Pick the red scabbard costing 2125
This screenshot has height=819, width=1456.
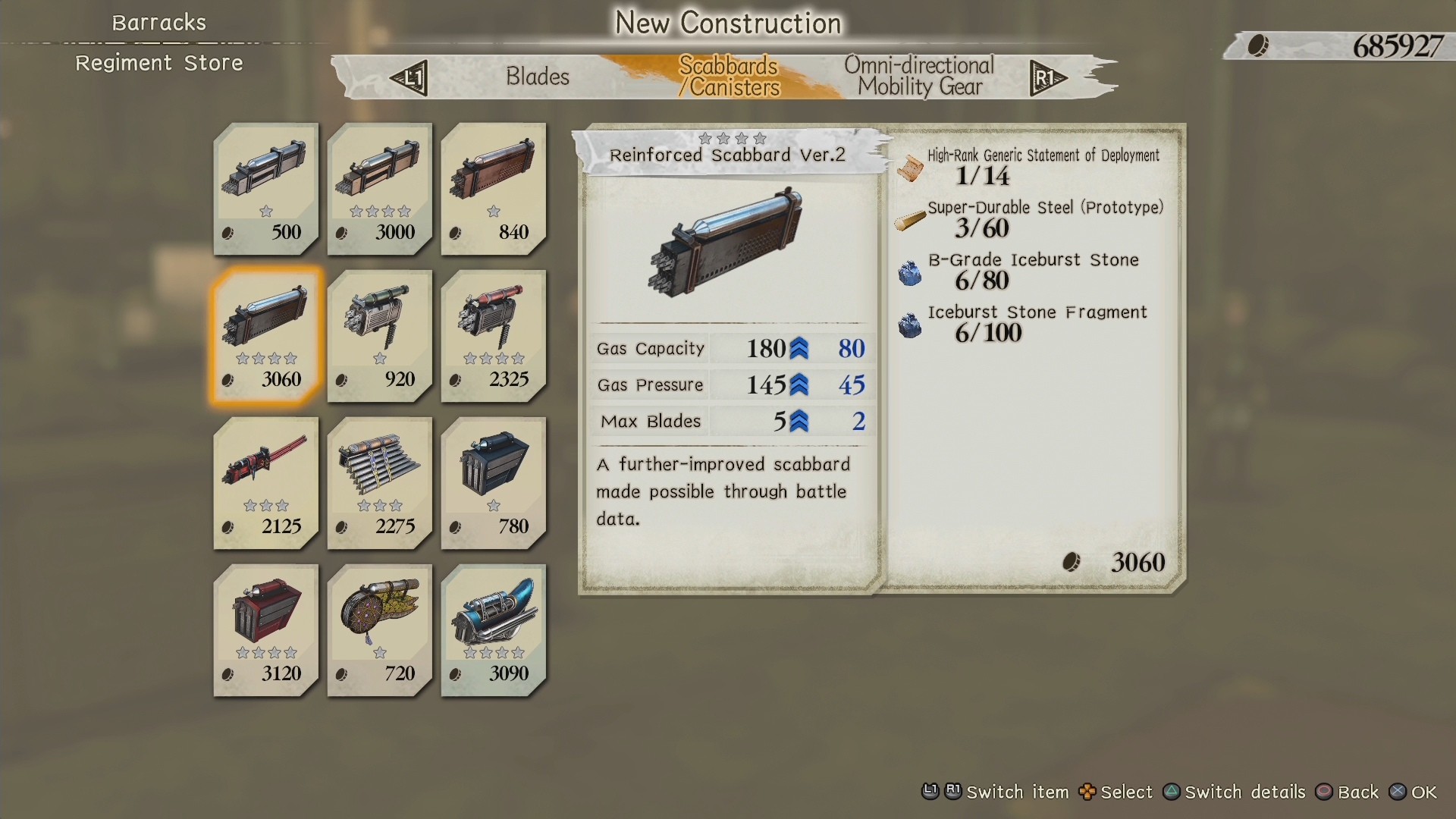click(266, 482)
